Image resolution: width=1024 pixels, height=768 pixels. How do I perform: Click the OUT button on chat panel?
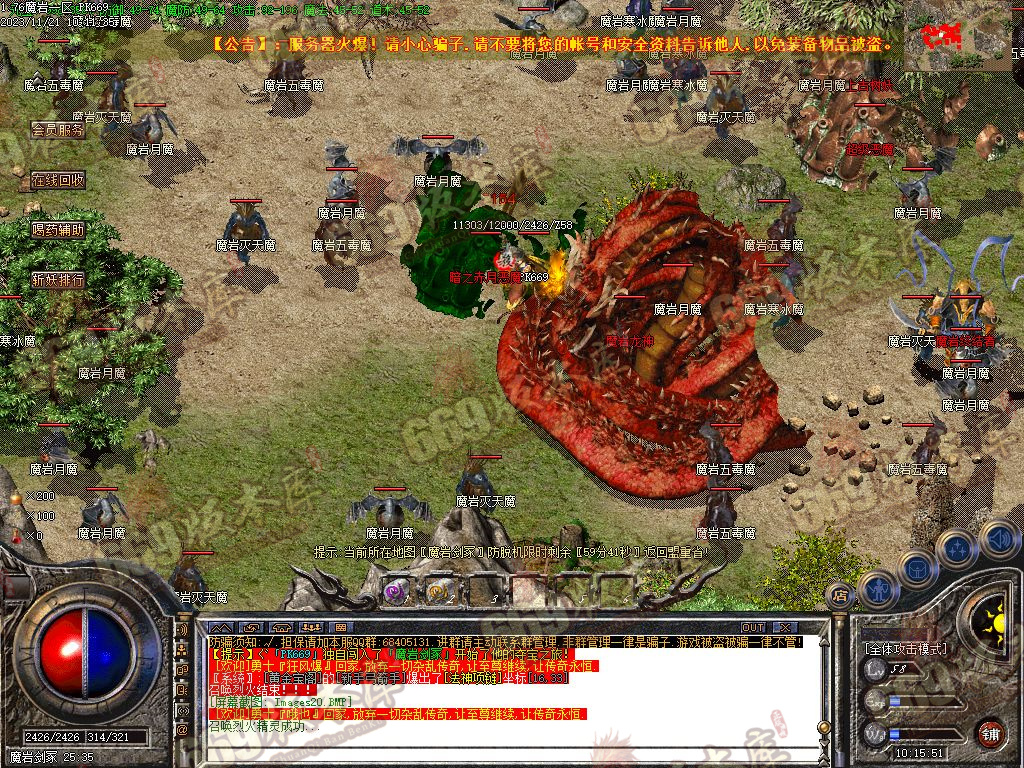pyautogui.click(x=754, y=627)
